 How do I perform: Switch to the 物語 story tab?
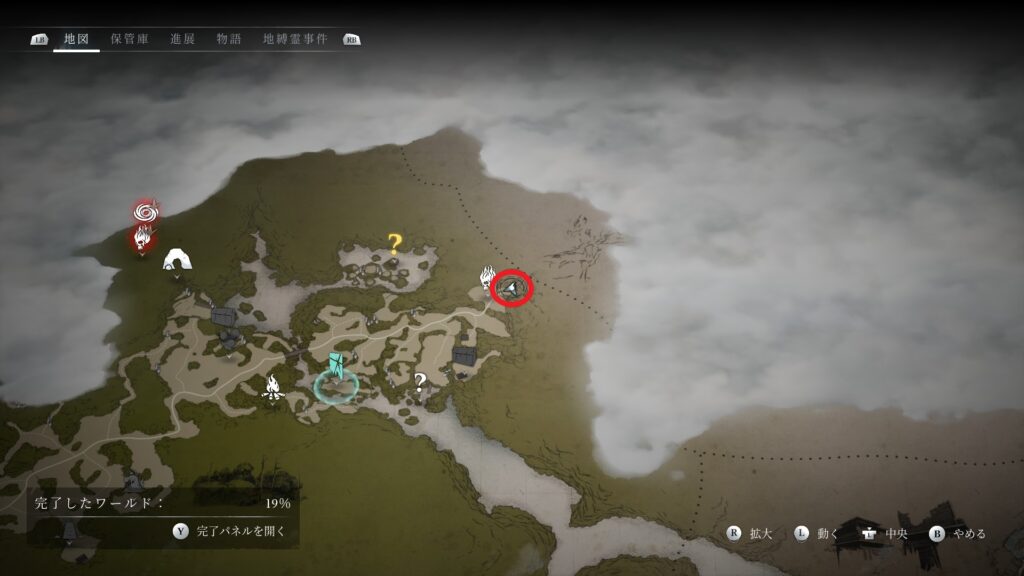229,39
